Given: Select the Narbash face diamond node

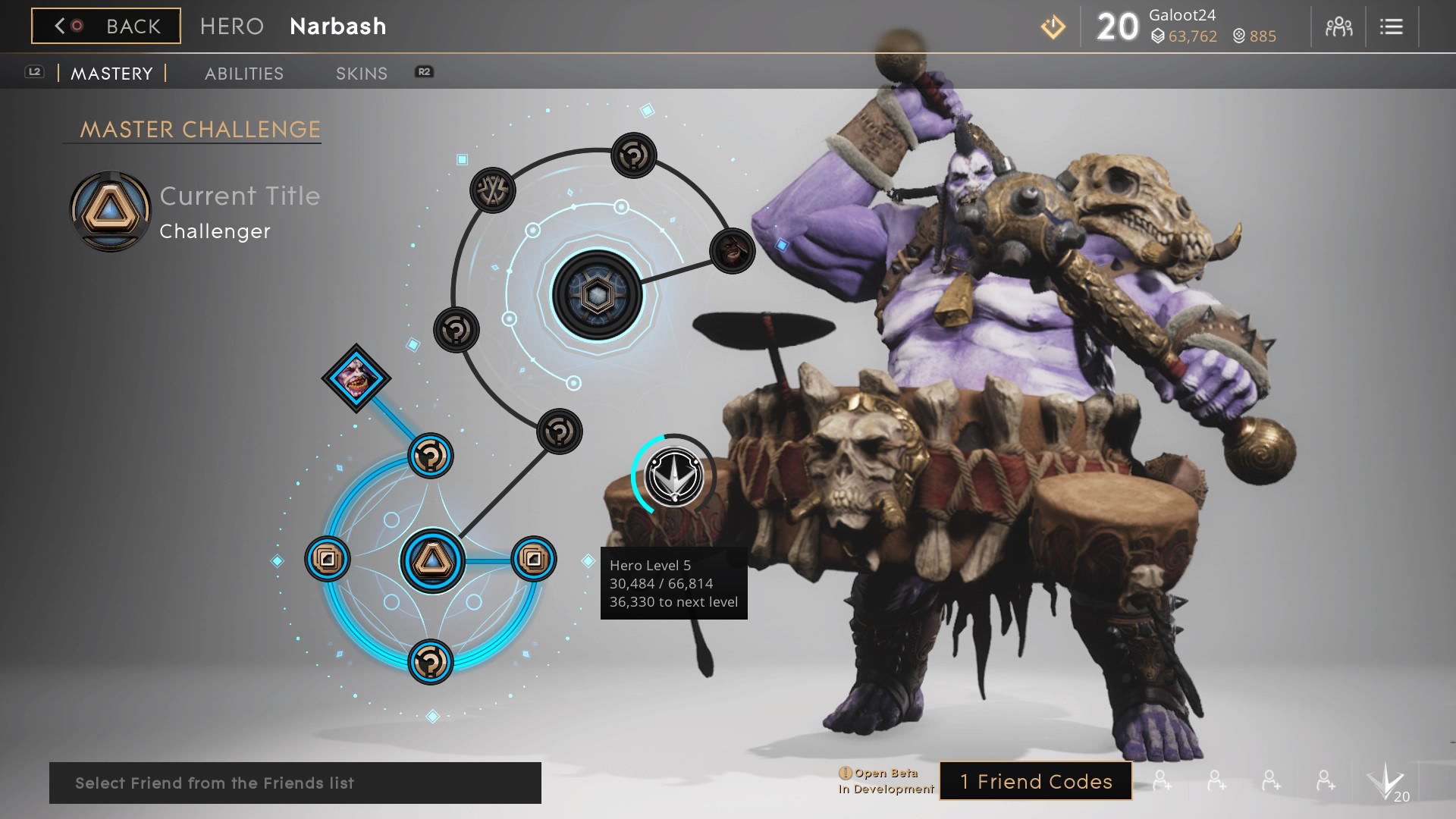Looking at the screenshot, I should pos(356,378).
